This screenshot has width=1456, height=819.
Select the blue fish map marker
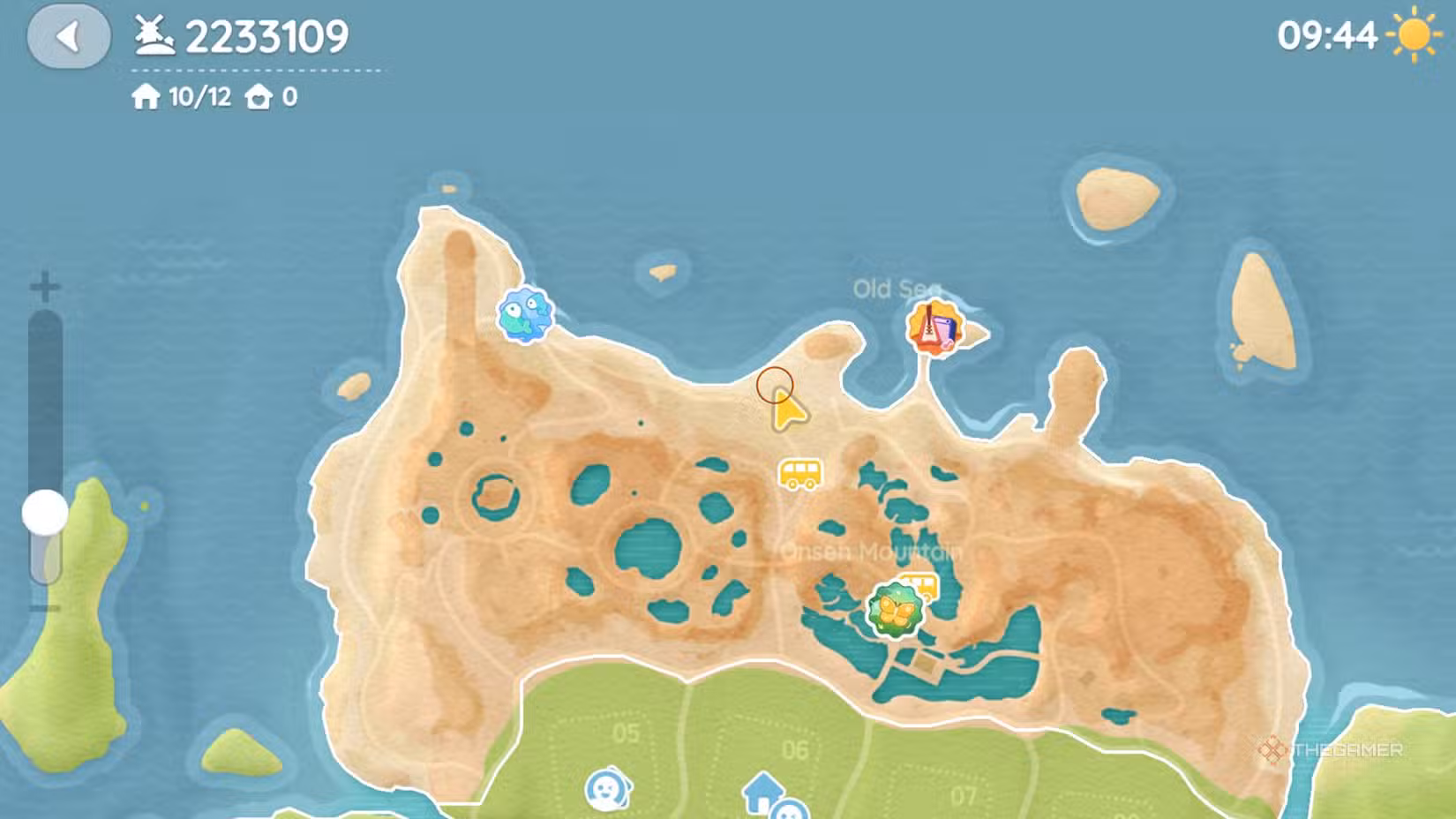pyautogui.click(x=525, y=314)
